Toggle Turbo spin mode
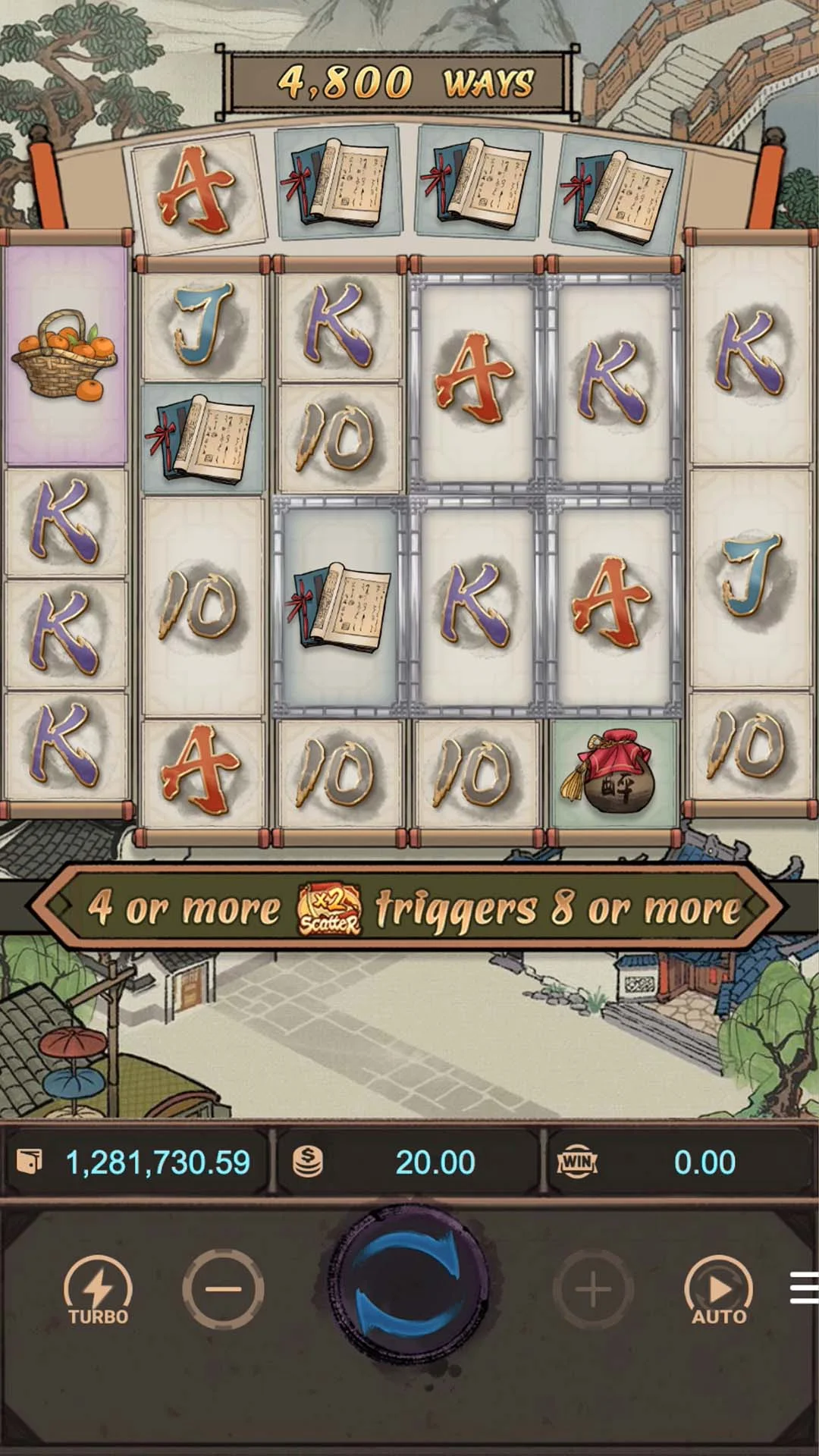819x1456 pixels. click(x=98, y=1290)
